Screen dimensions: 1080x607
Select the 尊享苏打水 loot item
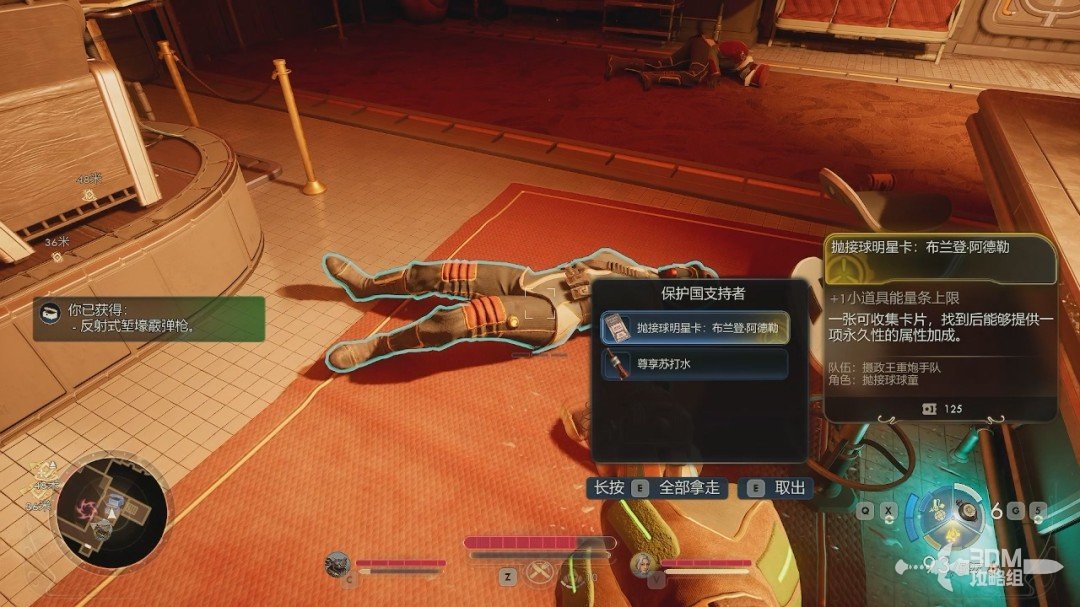point(695,364)
